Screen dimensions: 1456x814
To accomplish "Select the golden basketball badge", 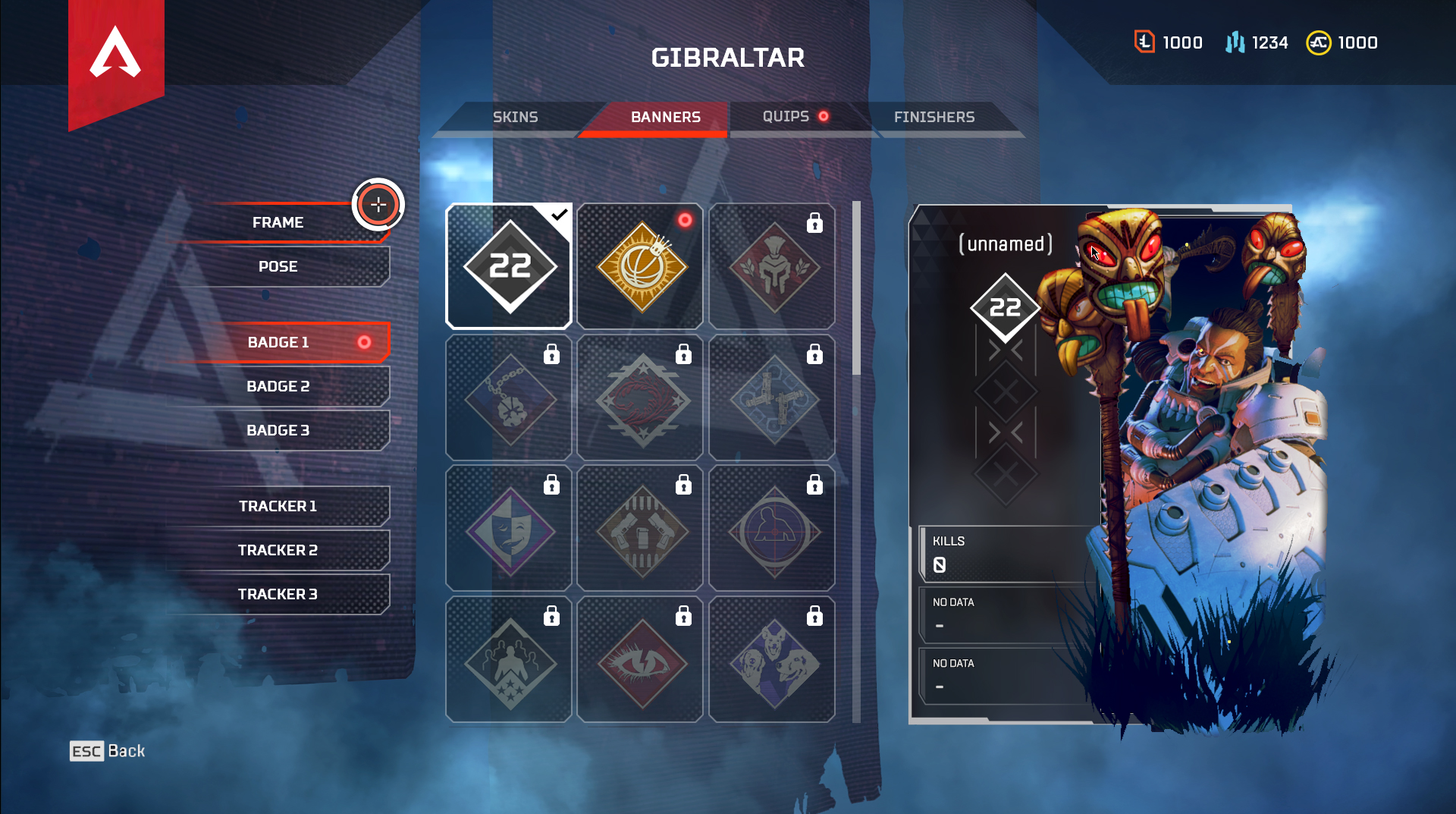I will click(640, 266).
